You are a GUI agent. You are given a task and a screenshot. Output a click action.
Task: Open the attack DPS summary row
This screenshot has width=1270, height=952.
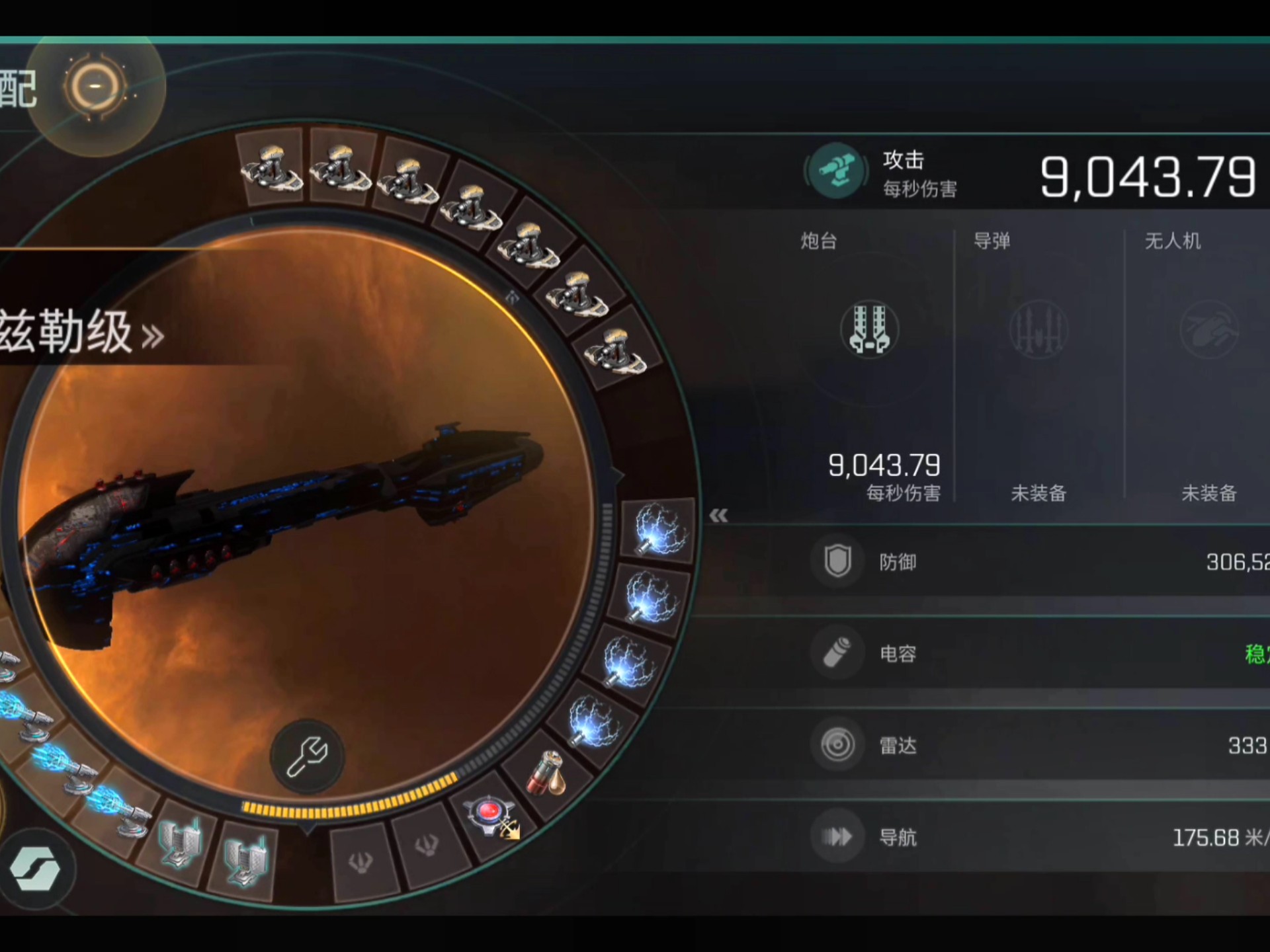1032,175
